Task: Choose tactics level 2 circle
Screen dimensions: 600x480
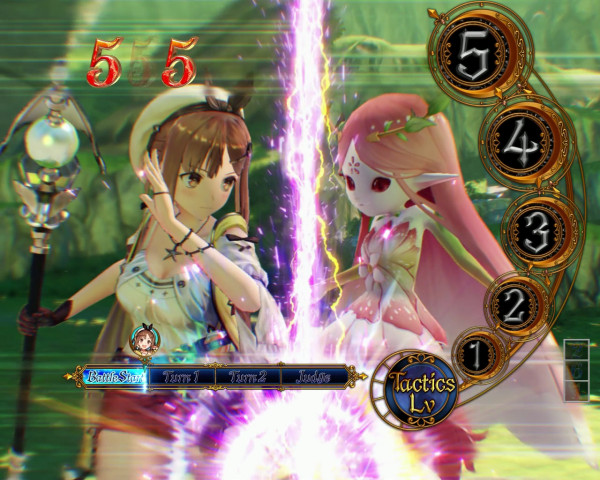Action: click(513, 302)
